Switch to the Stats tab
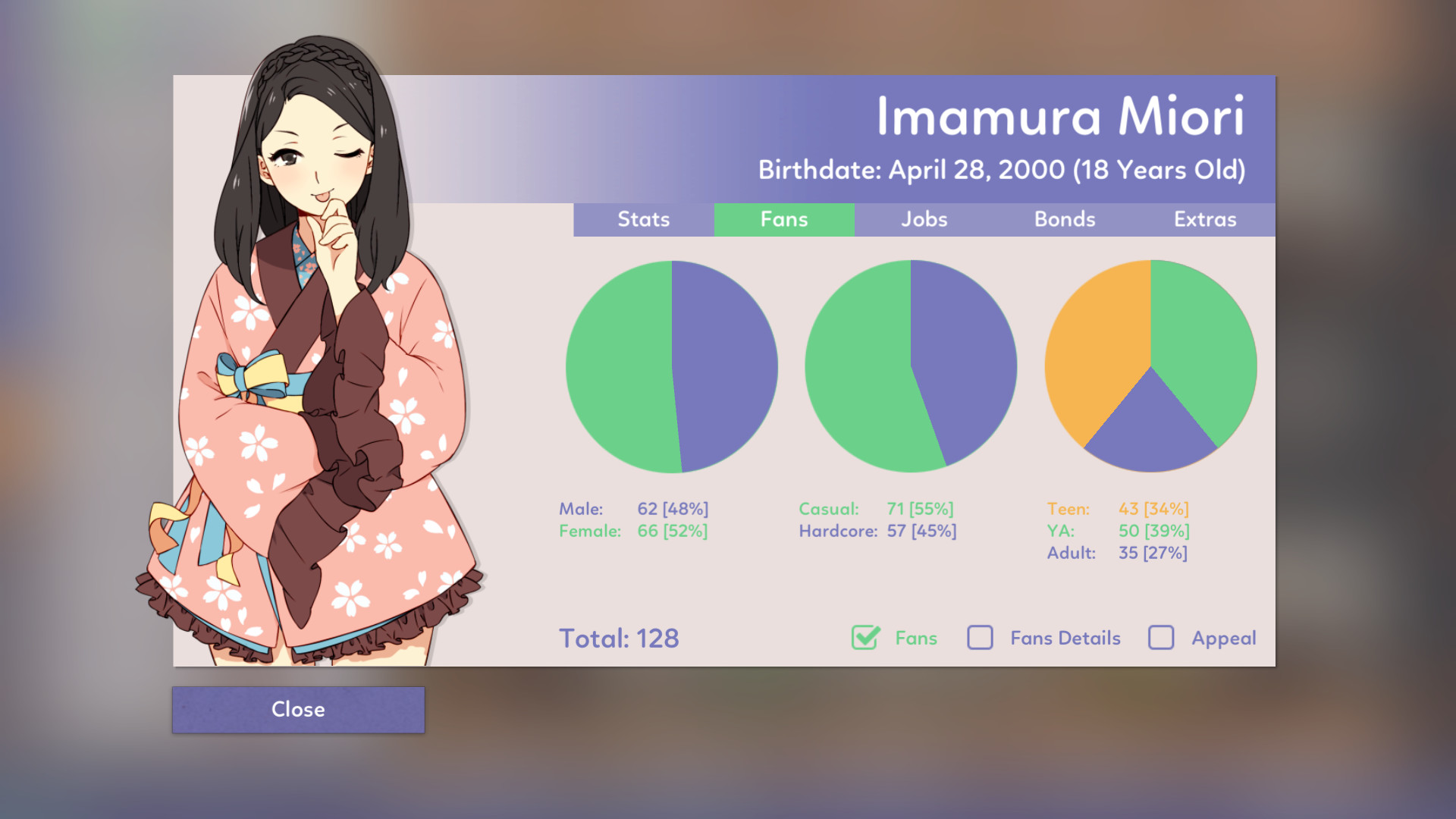 pyautogui.click(x=644, y=219)
